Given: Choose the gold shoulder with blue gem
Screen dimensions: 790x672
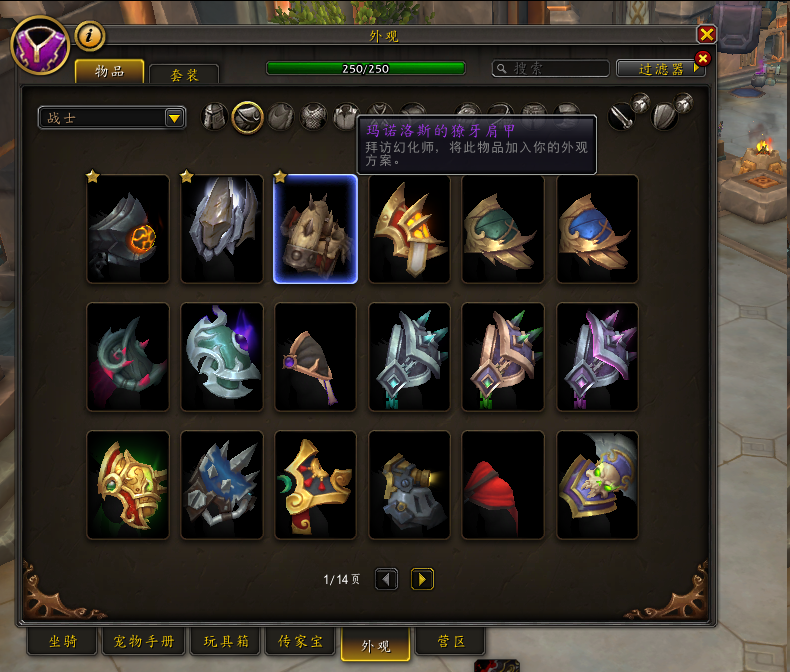Looking at the screenshot, I should point(597,229).
